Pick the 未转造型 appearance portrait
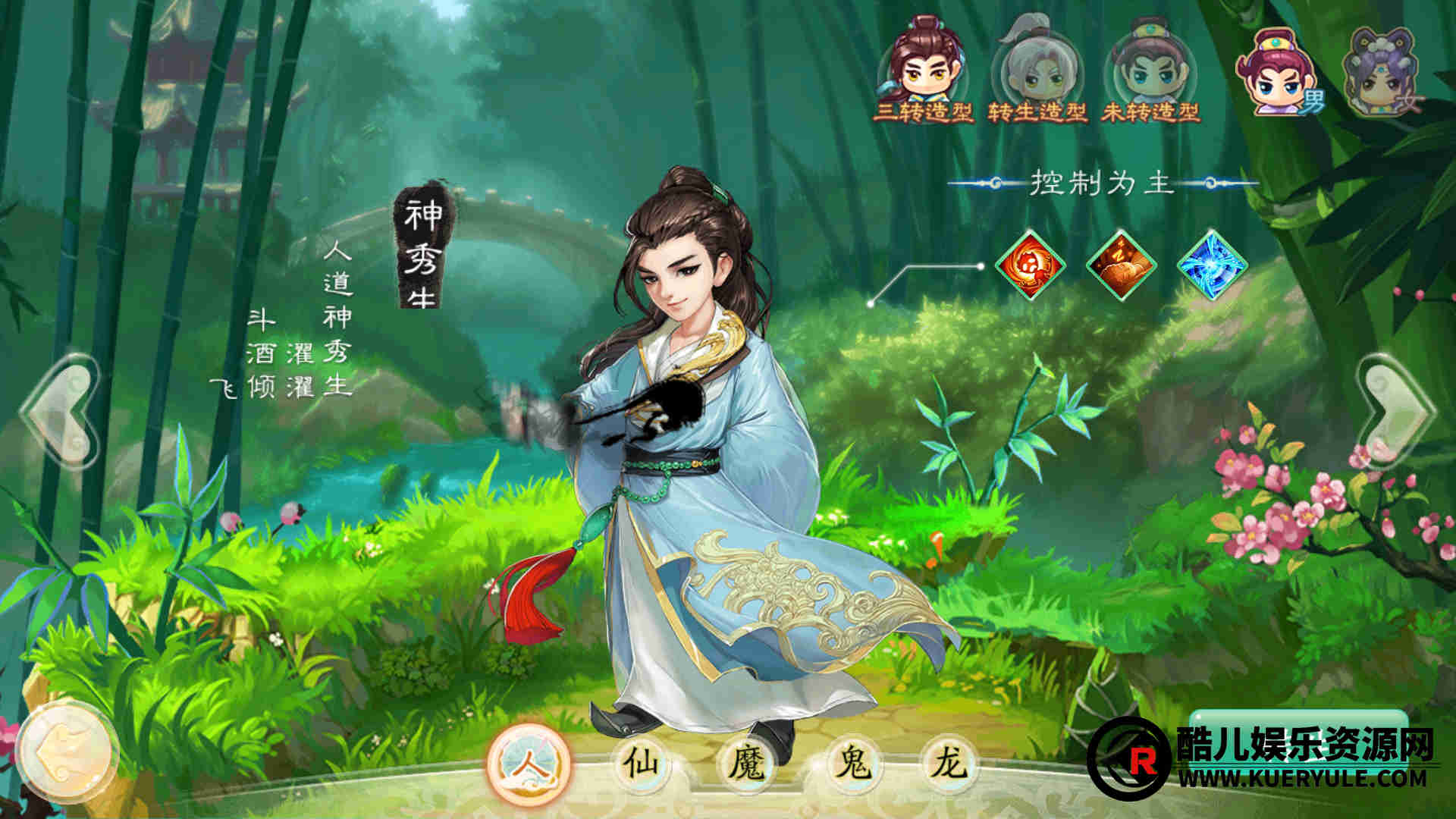The height and width of the screenshot is (819, 1456). [1150, 70]
